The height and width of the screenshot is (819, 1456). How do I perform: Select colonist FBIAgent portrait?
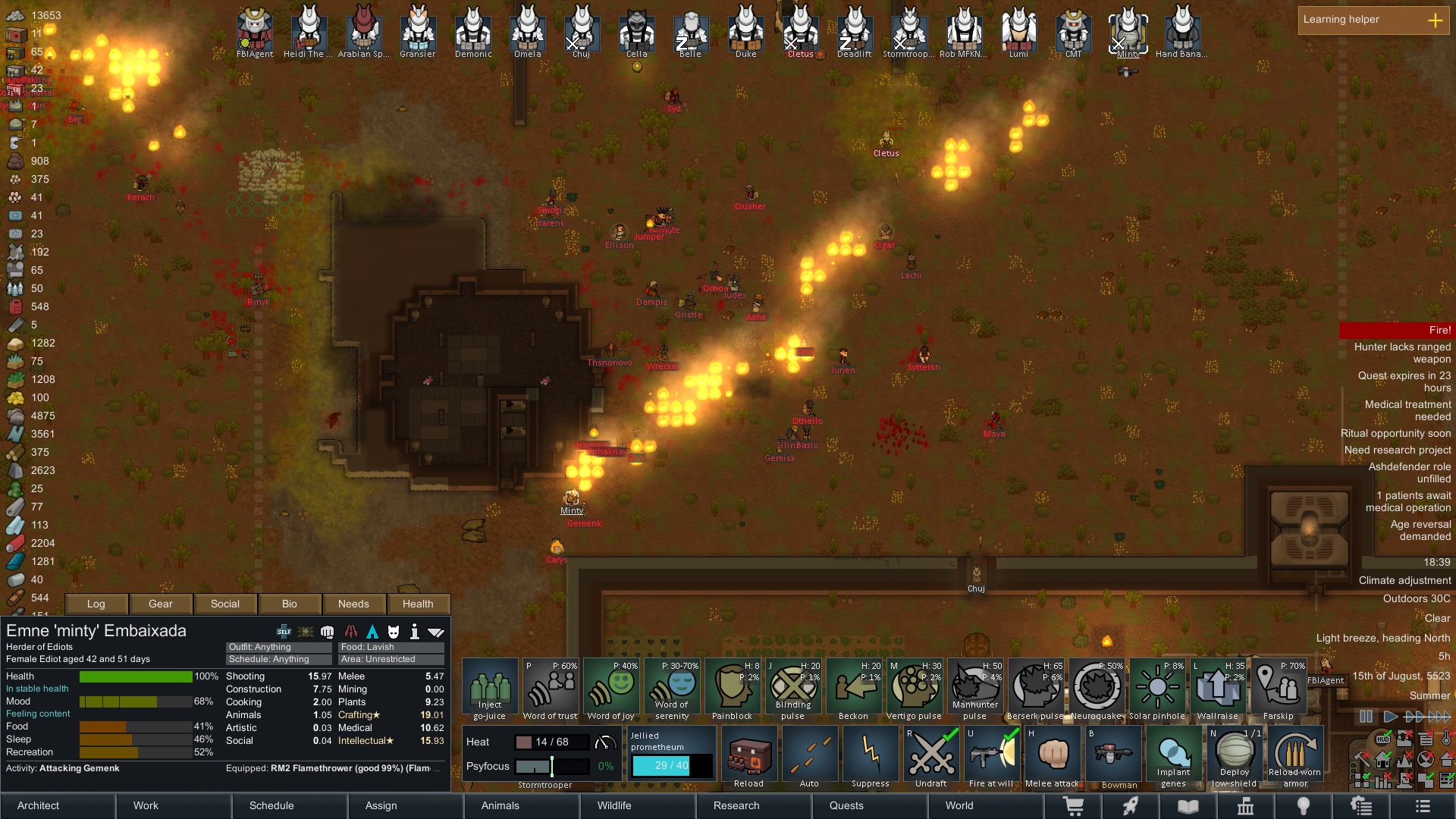[x=255, y=30]
